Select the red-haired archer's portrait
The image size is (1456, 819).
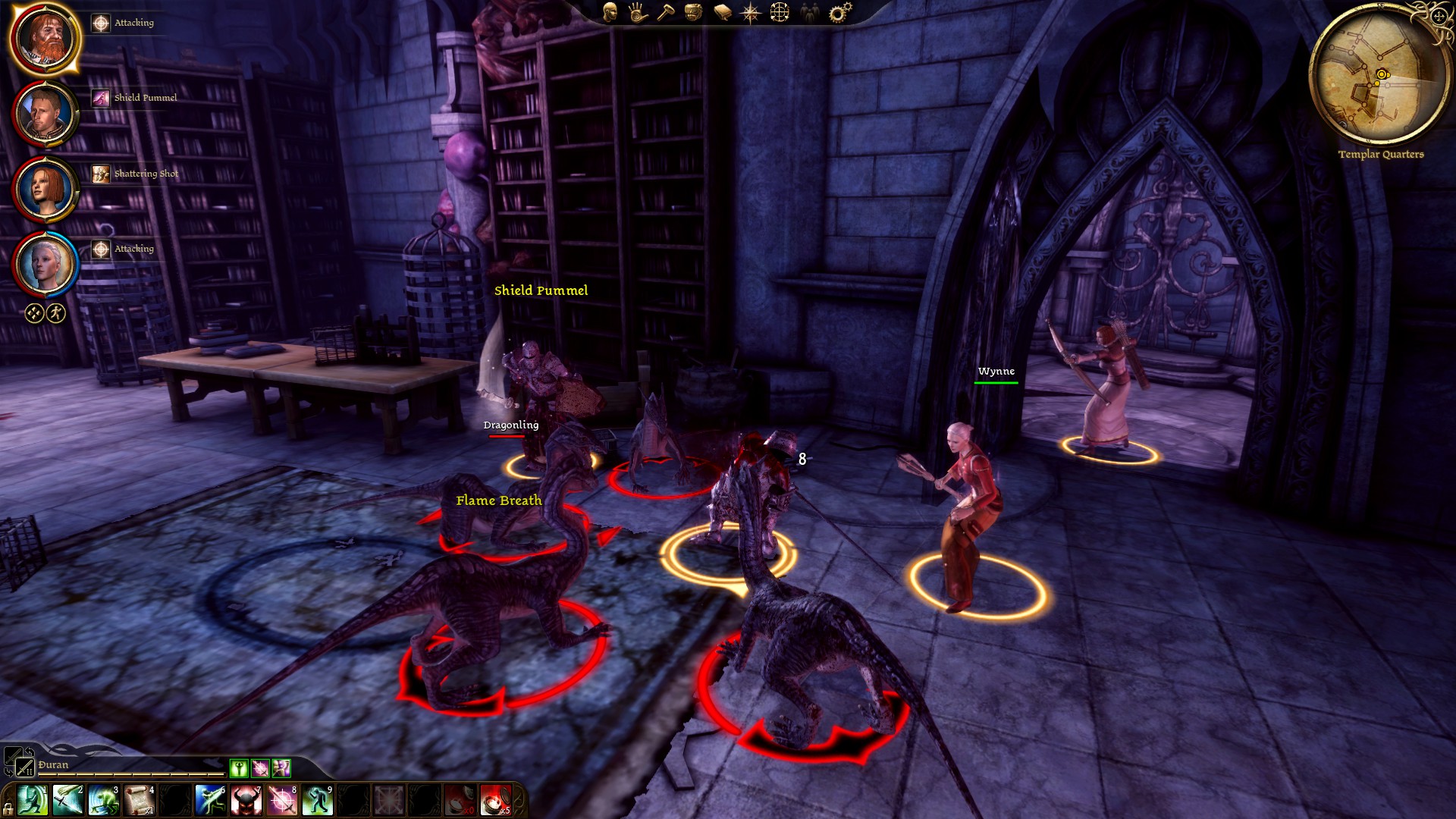click(45, 189)
